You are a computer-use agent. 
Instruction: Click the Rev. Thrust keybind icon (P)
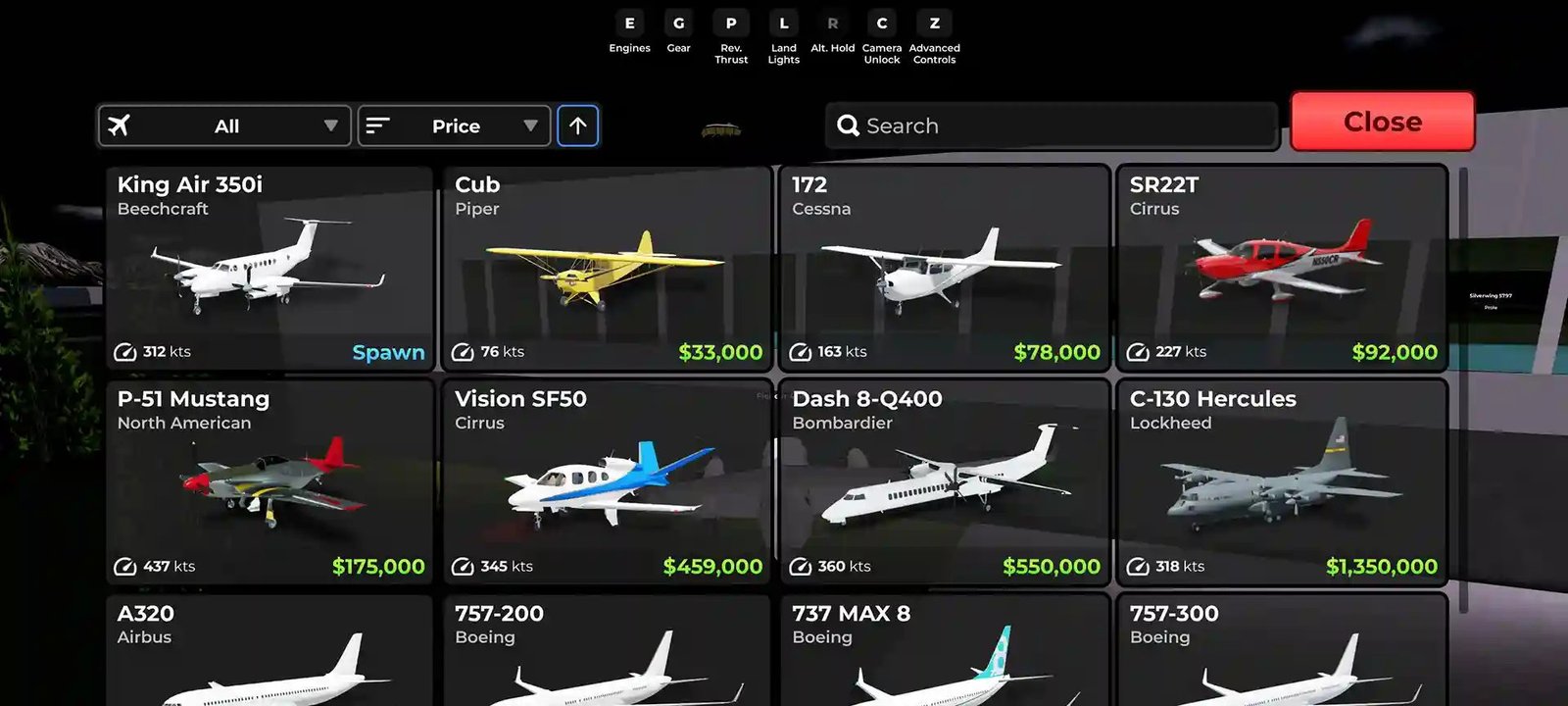pos(730,23)
